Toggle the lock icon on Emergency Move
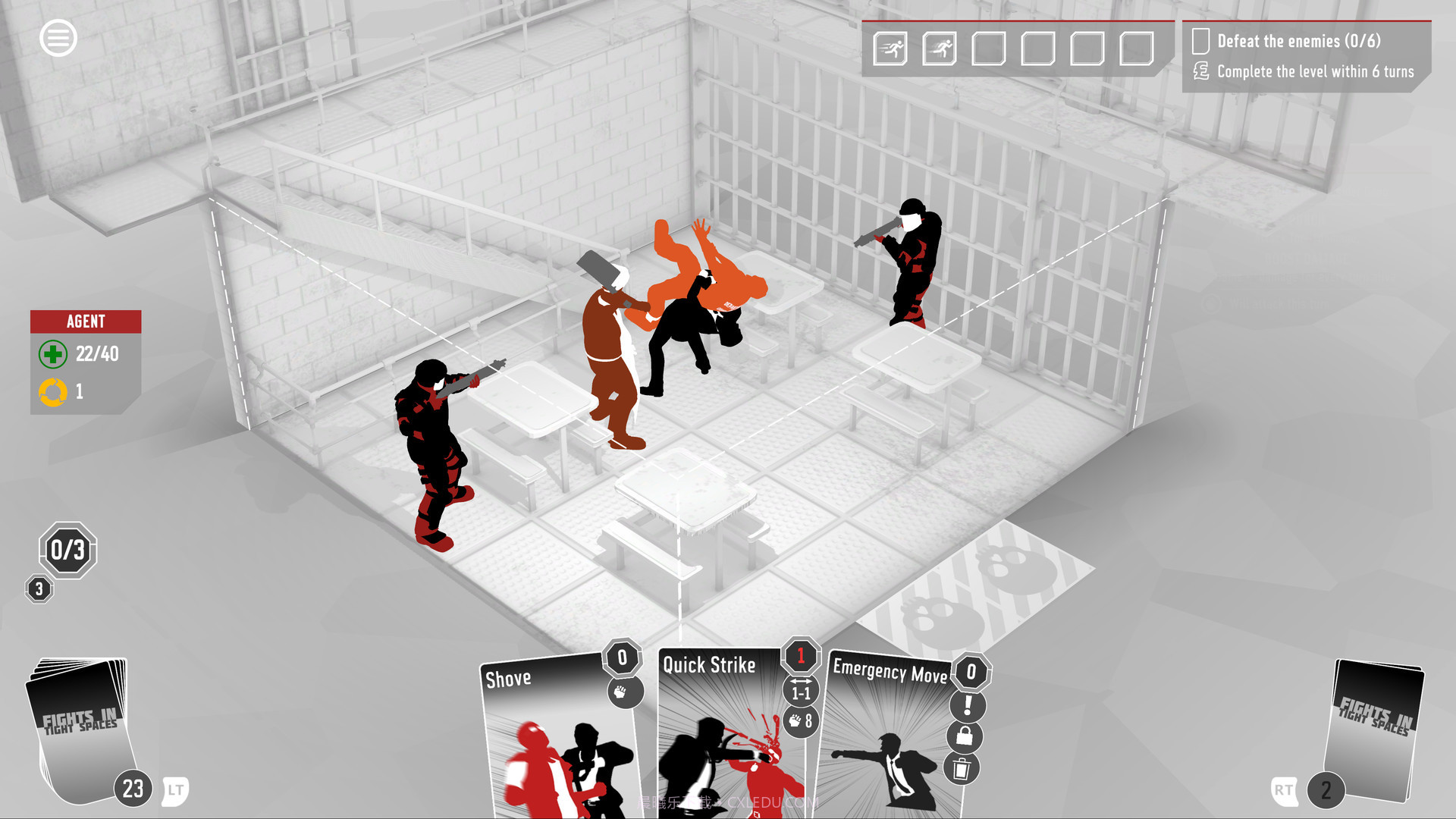 tap(965, 736)
